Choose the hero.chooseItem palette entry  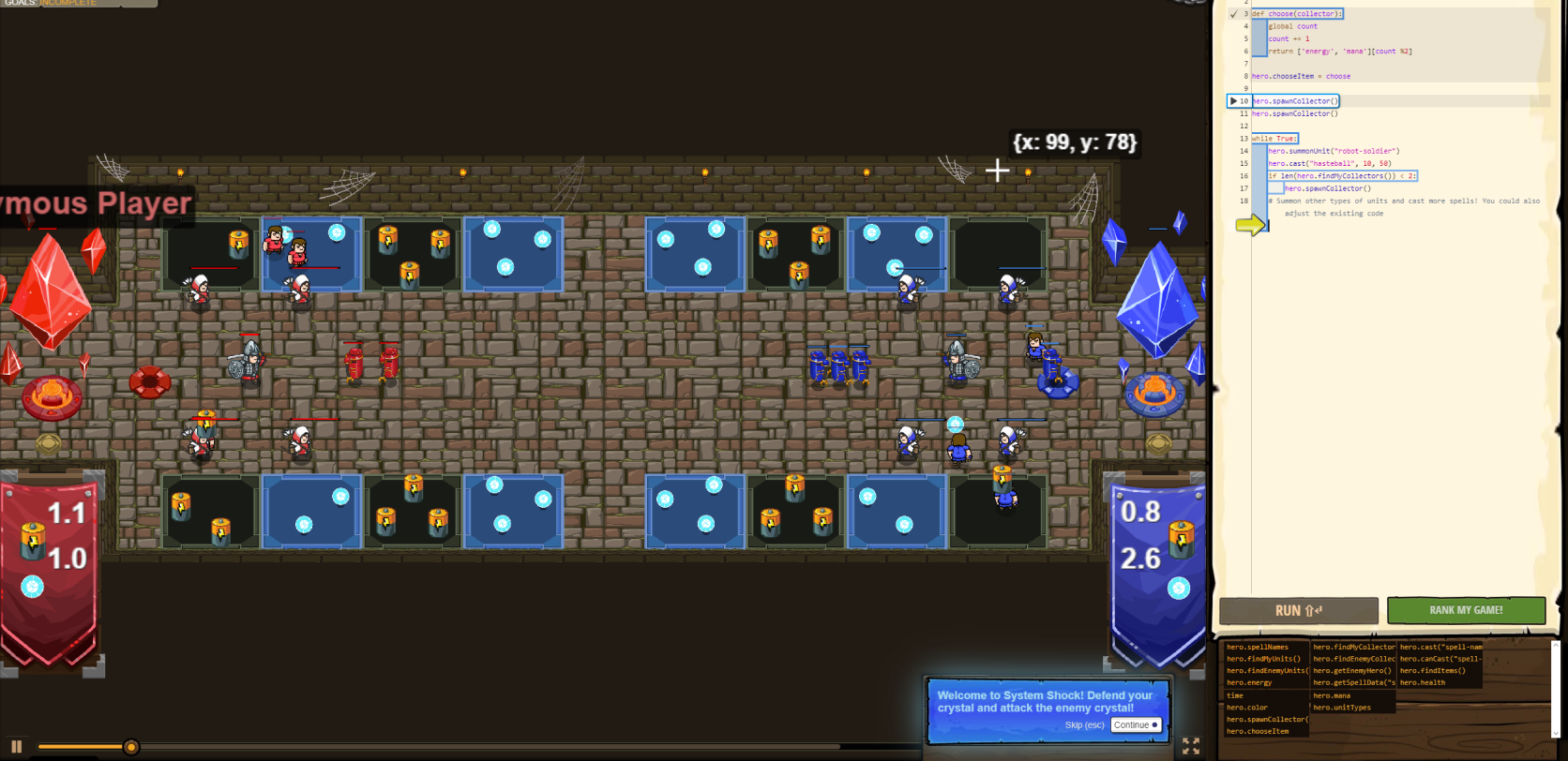[x=1258, y=731]
